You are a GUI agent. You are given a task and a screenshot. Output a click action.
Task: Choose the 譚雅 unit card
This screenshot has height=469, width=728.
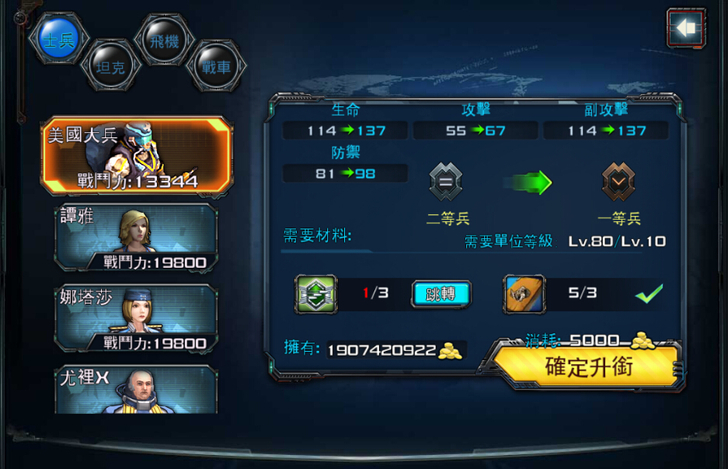[x=137, y=239]
